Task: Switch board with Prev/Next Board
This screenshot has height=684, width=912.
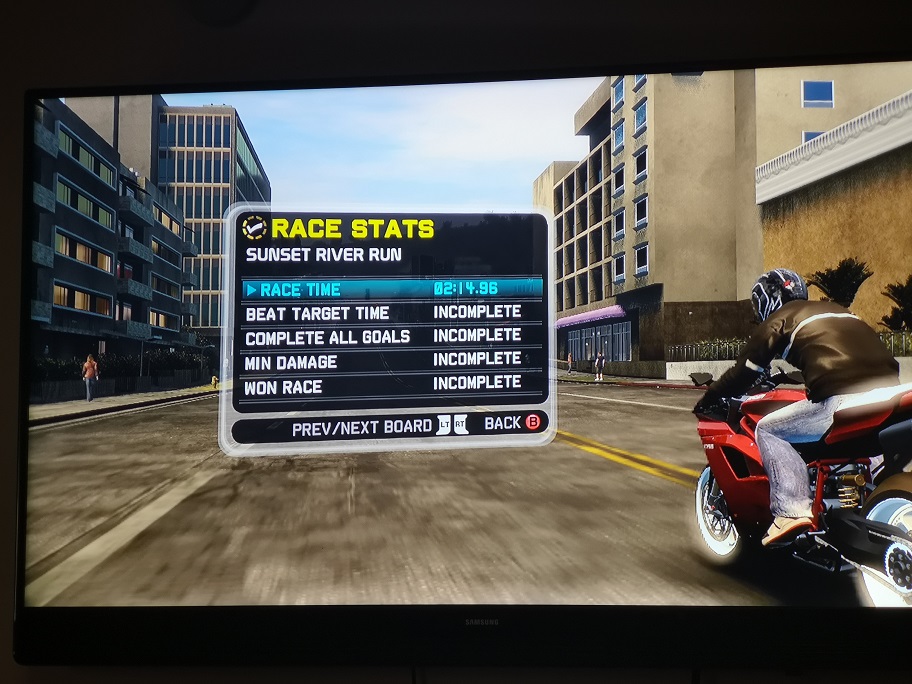Action: point(380,428)
